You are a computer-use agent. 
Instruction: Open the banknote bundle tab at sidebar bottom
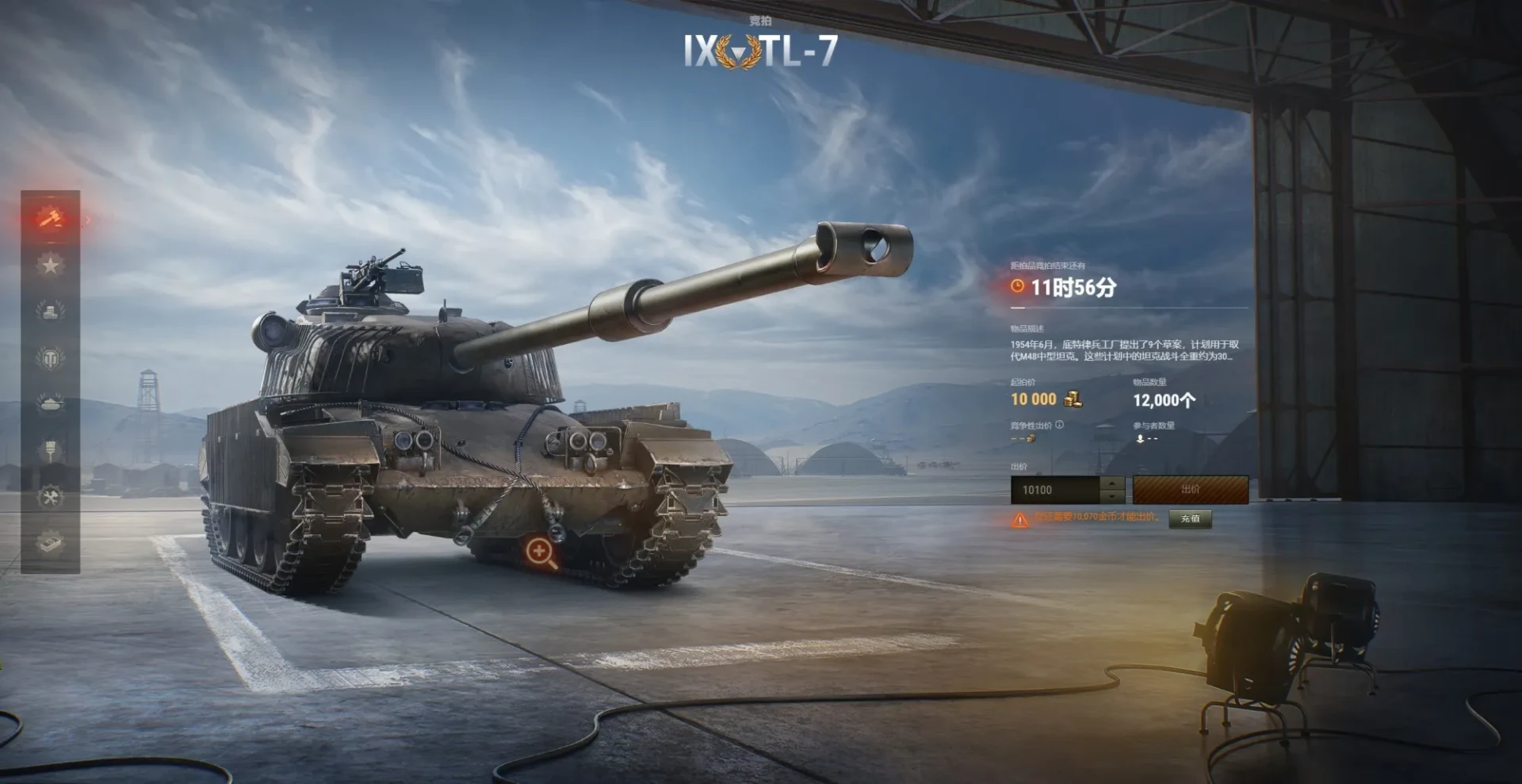click(51, 544)
